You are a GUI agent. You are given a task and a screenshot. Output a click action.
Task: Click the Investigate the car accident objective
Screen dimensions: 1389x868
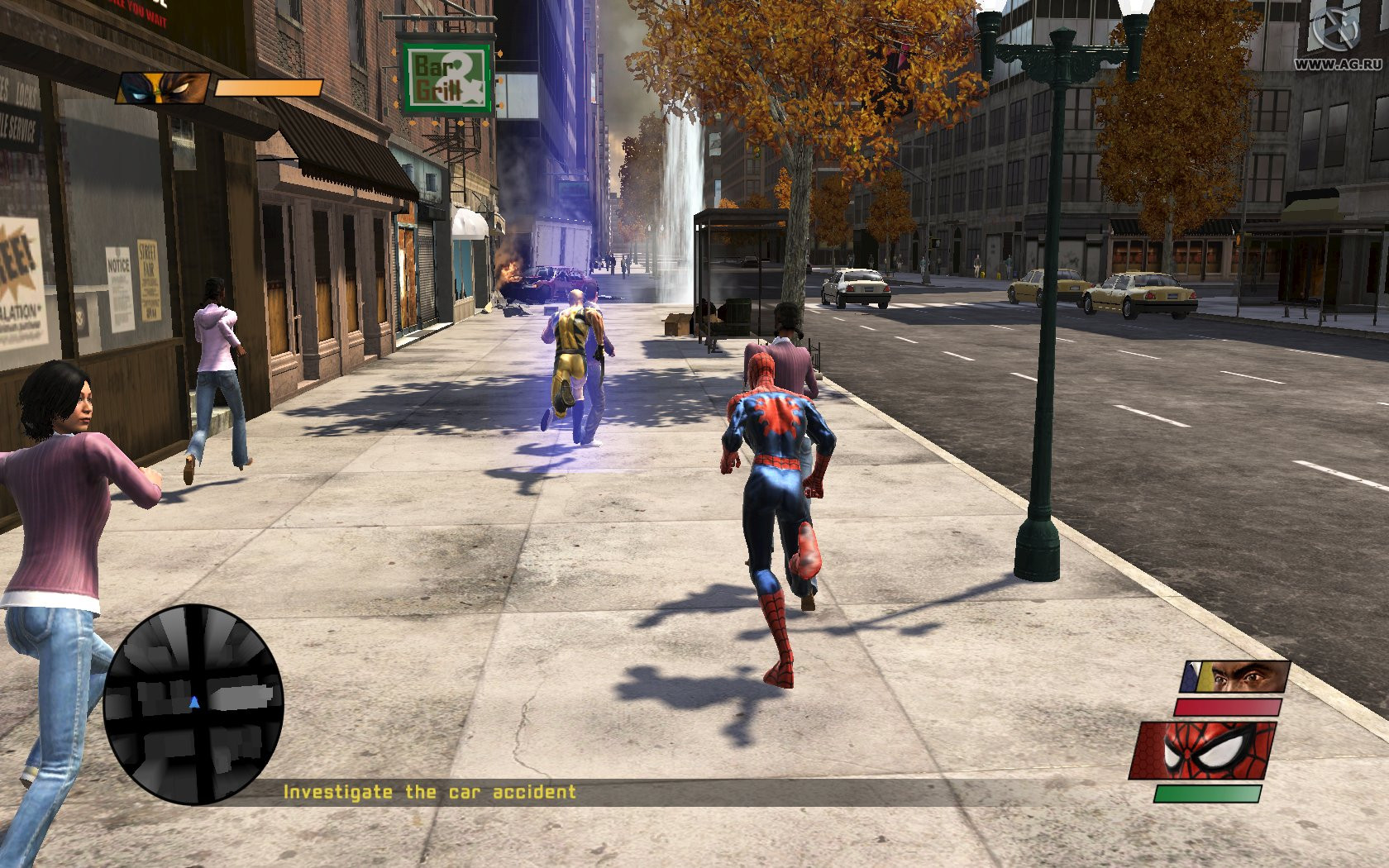[429, 792]
